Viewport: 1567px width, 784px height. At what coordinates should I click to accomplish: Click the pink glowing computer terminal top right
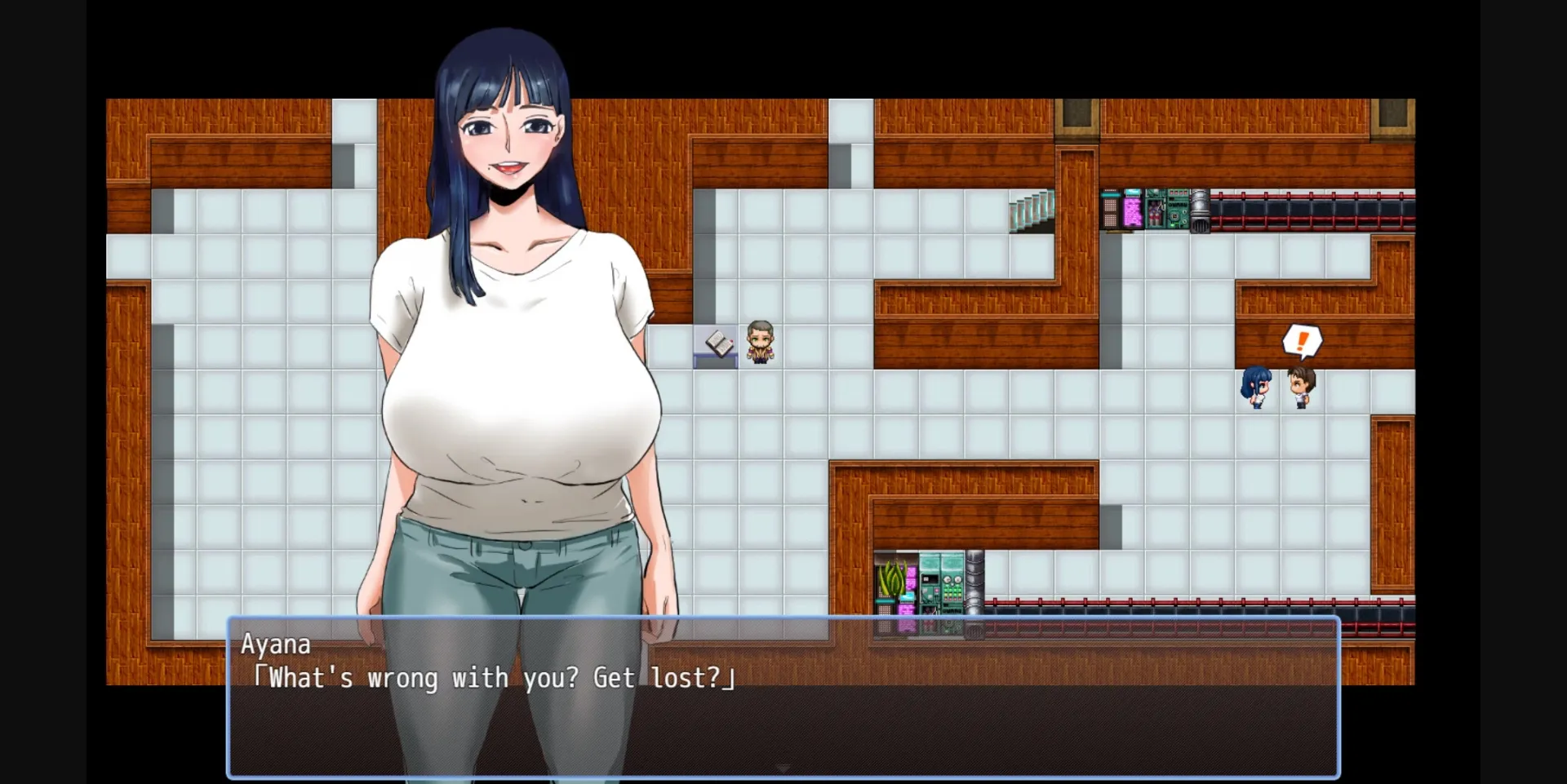[x=1134, y=210]
